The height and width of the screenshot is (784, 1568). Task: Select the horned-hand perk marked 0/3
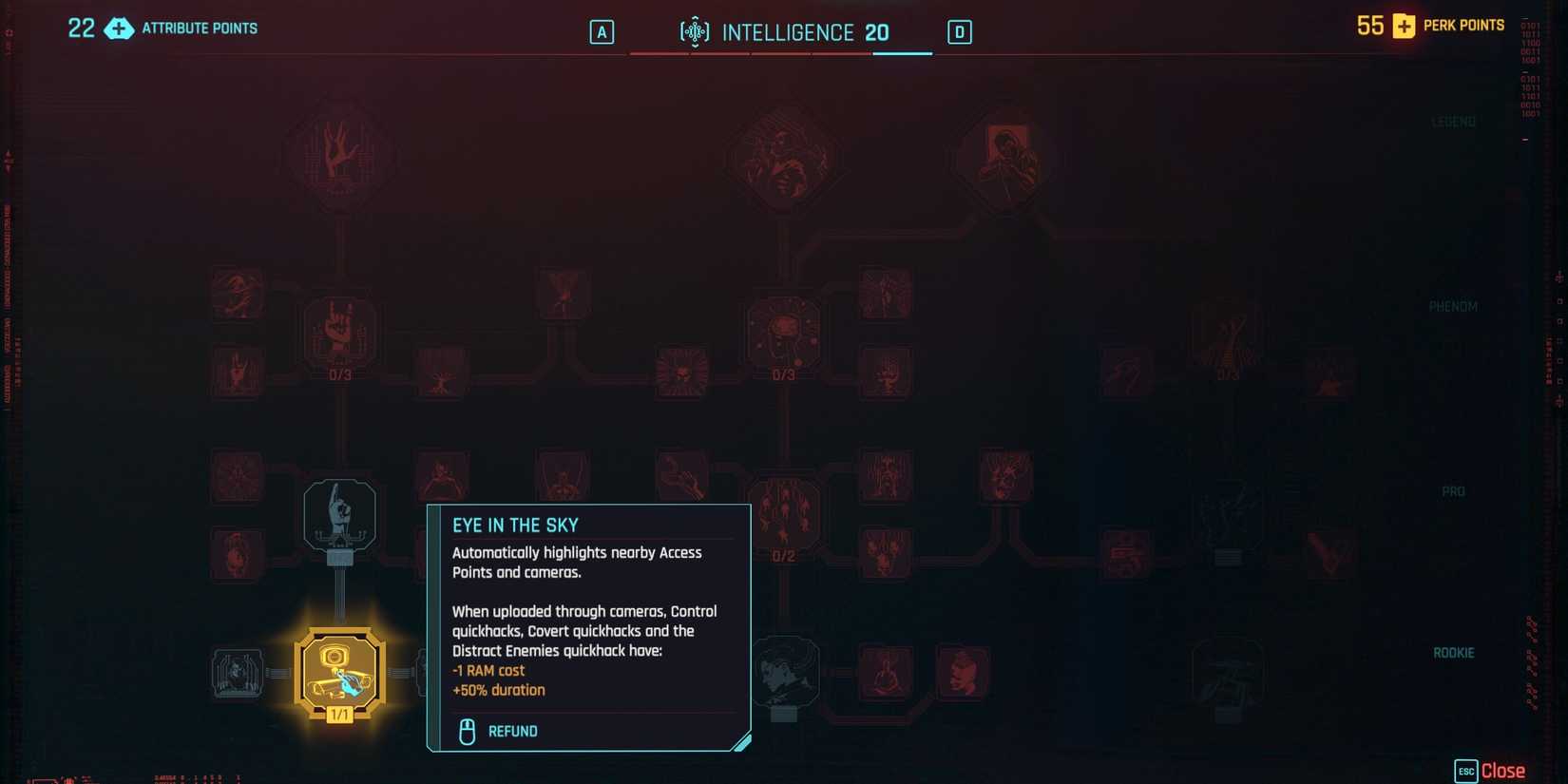pyautogui.click(x=337, y=337)
